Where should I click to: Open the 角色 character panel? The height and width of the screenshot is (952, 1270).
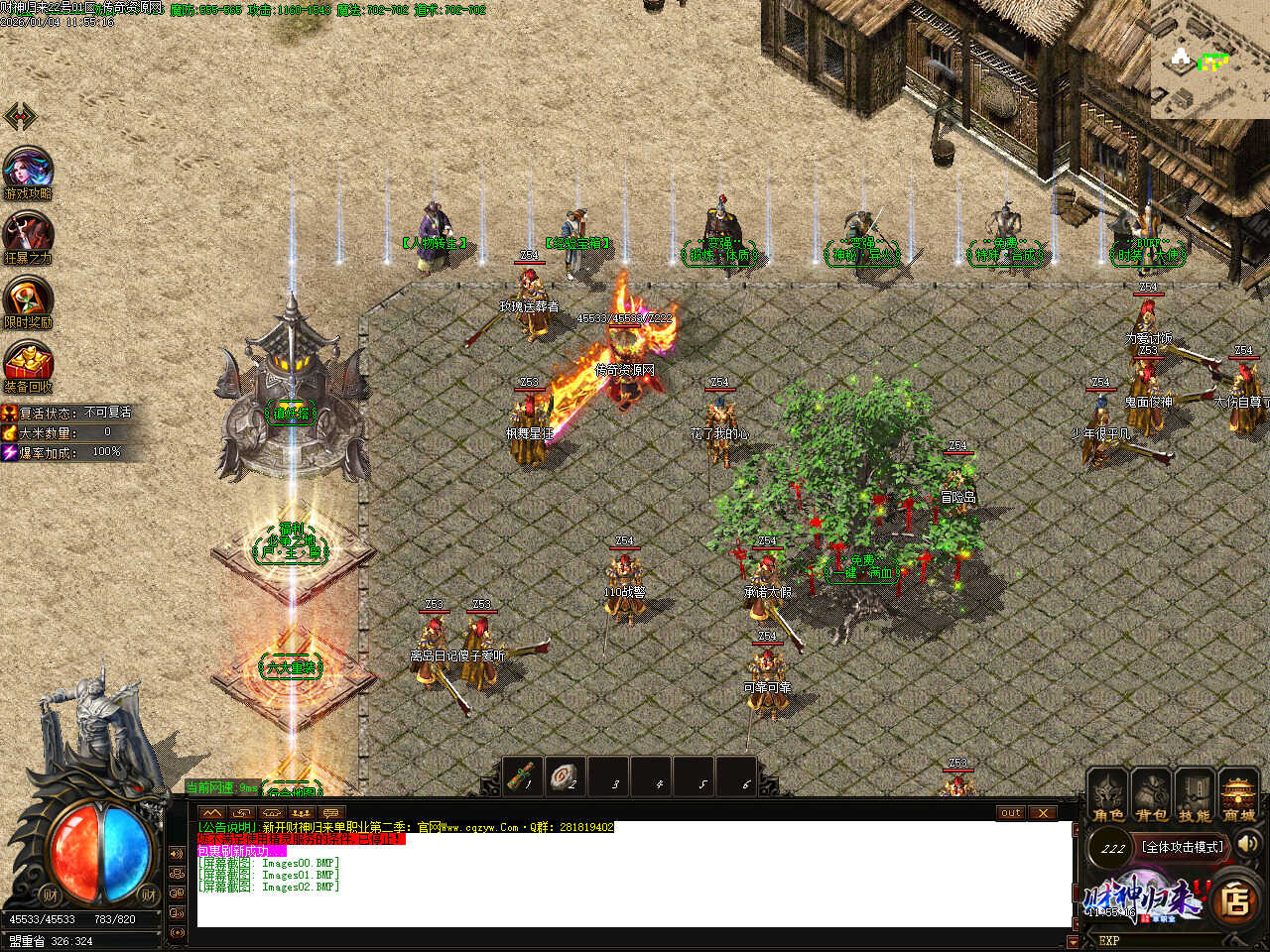[1108, 795]
